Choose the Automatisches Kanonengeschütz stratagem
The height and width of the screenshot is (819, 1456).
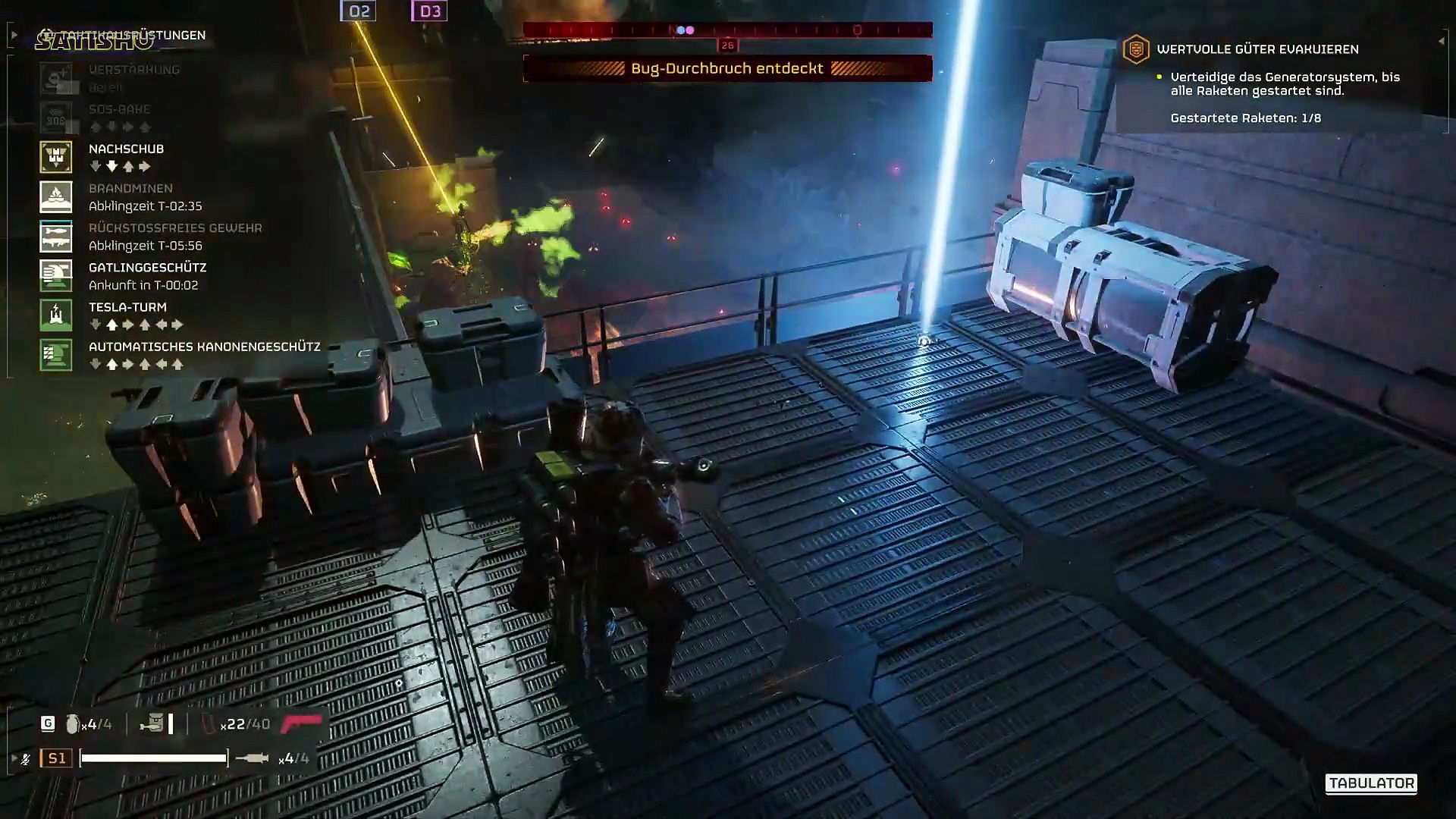coord(56,355)
